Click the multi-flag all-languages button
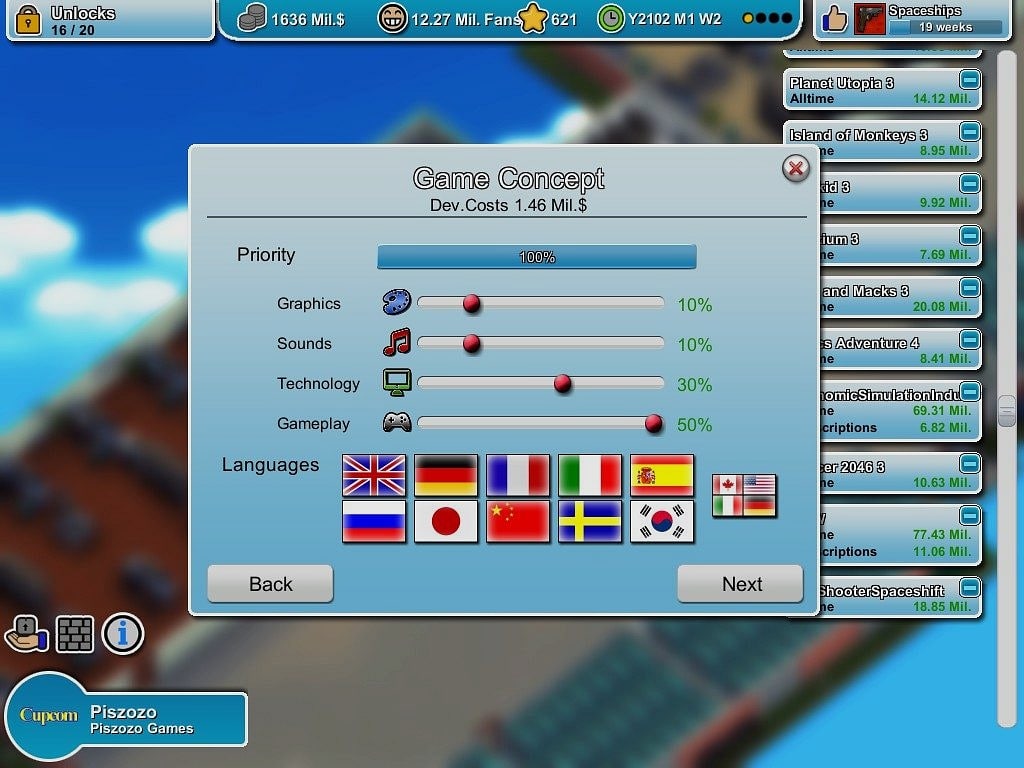 coord(744,496)
